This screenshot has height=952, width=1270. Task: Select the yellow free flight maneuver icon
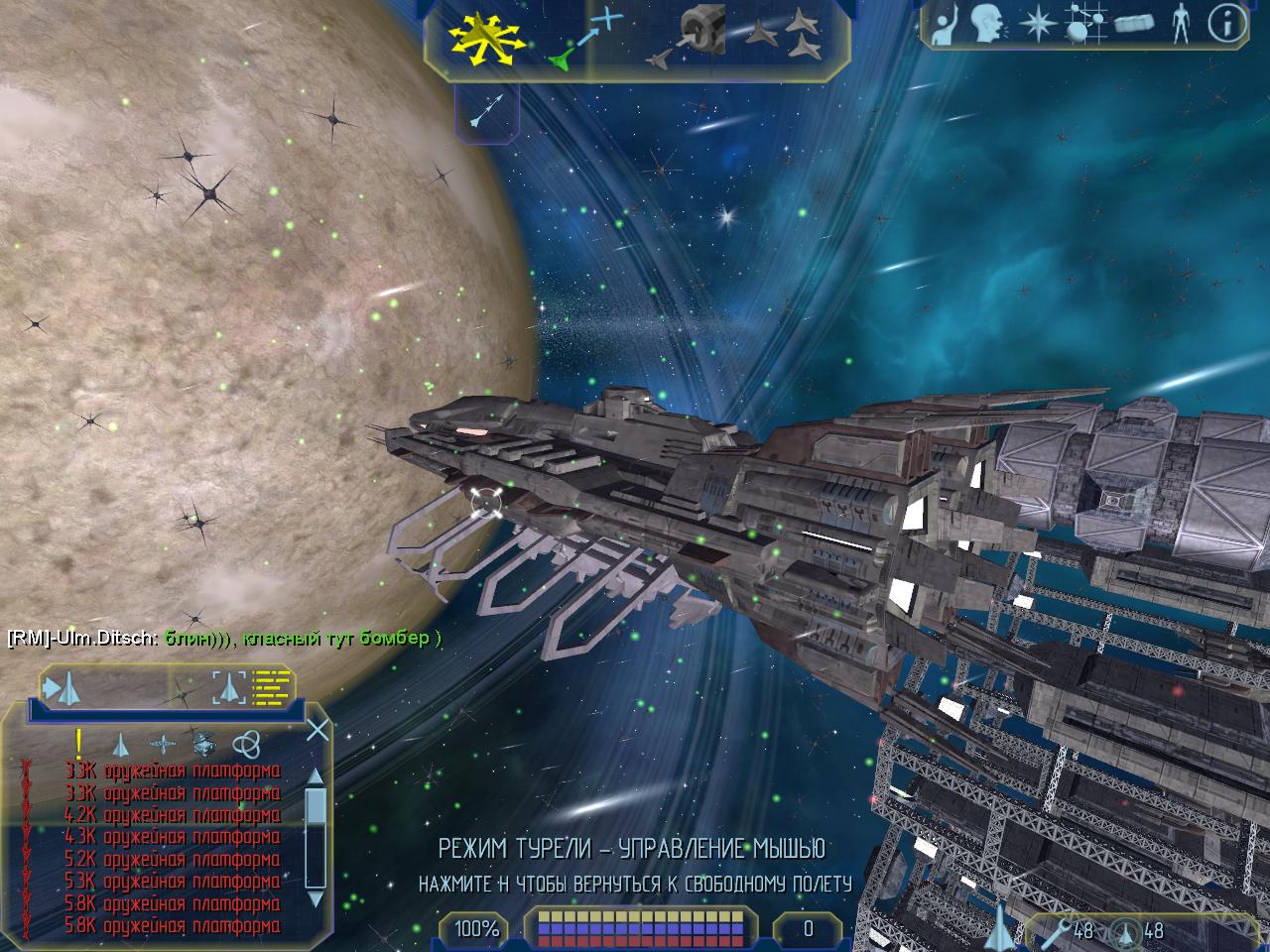point(483,37)
